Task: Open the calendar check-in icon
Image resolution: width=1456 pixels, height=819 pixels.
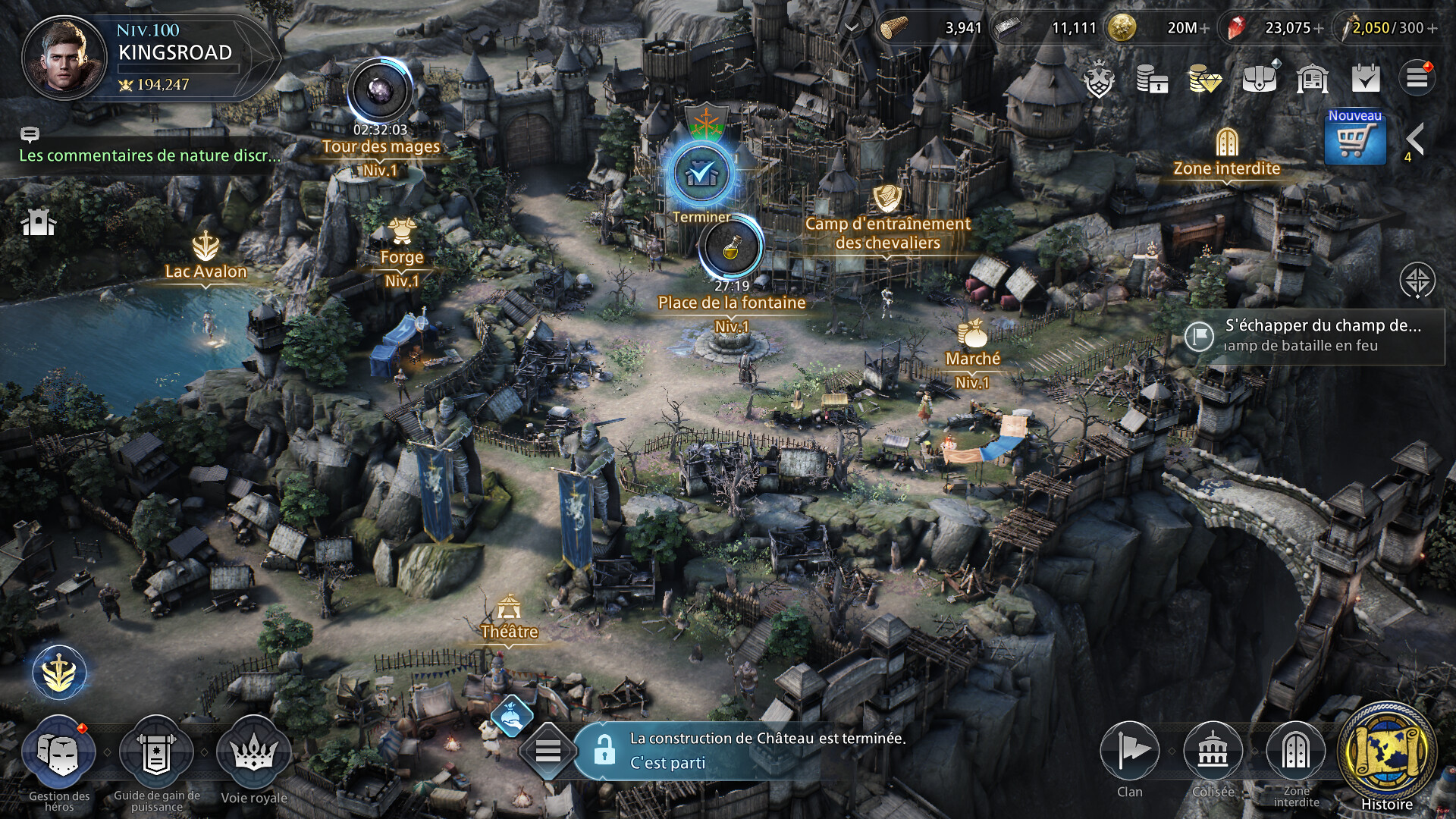Action: click(1366, 78)
